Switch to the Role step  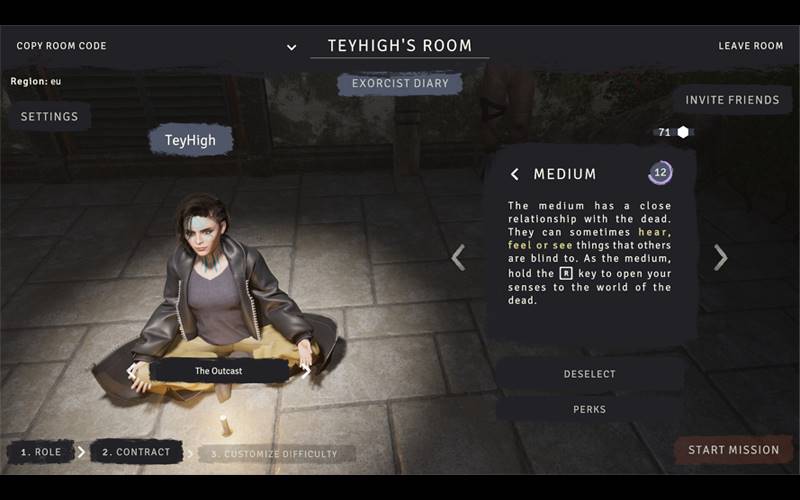click(41, 452)
